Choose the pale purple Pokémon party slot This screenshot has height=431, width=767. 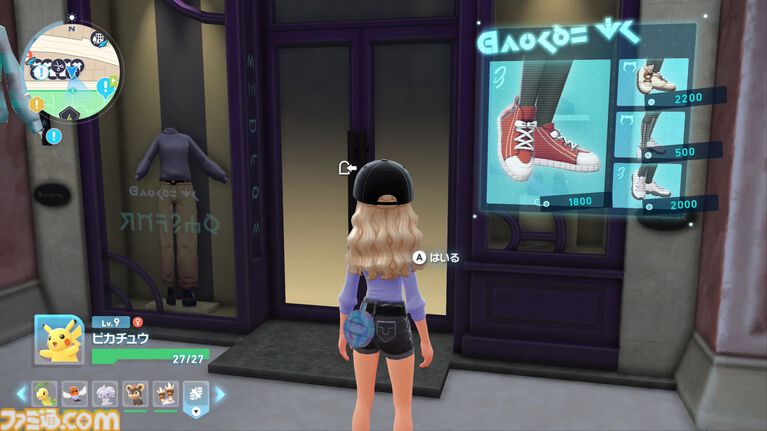pyautogui.click(x=105, y=394)
